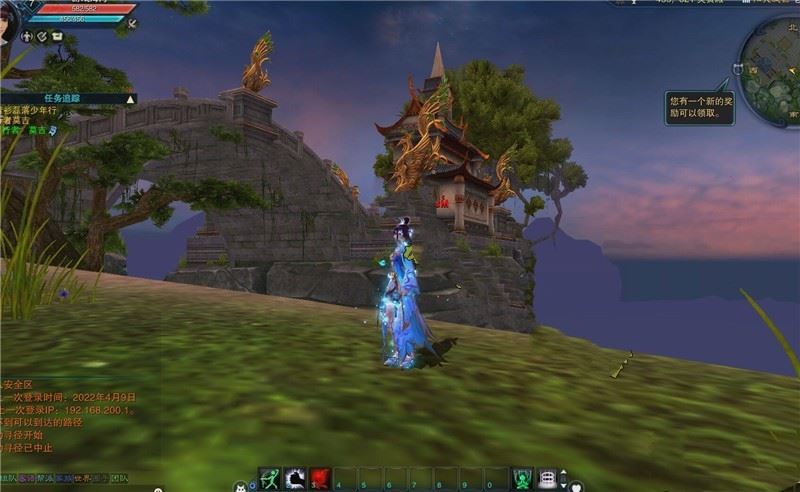Click the white stacked-discs icon beside the hotbar

tap(547, 478)
